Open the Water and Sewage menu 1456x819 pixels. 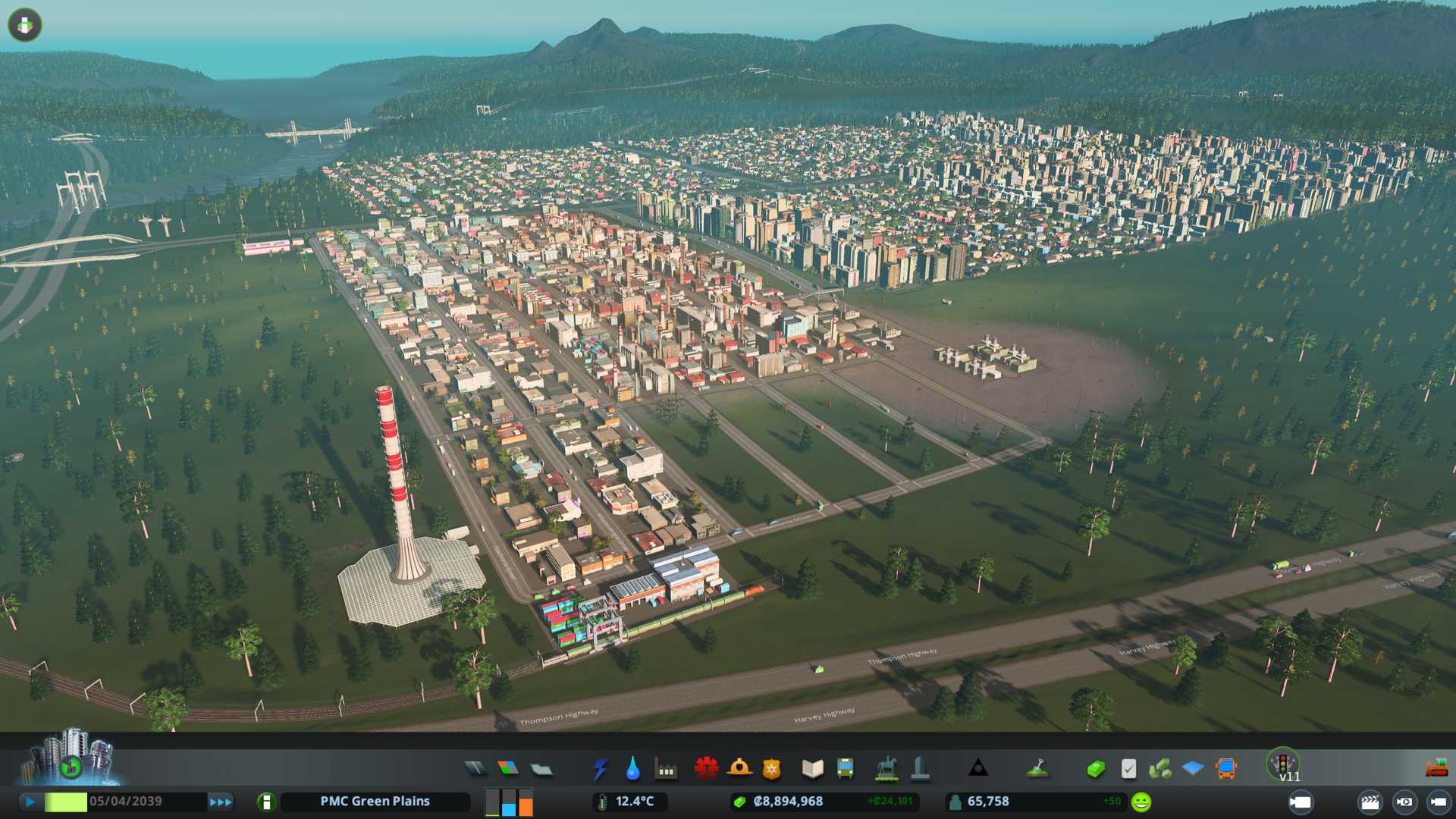632,769
